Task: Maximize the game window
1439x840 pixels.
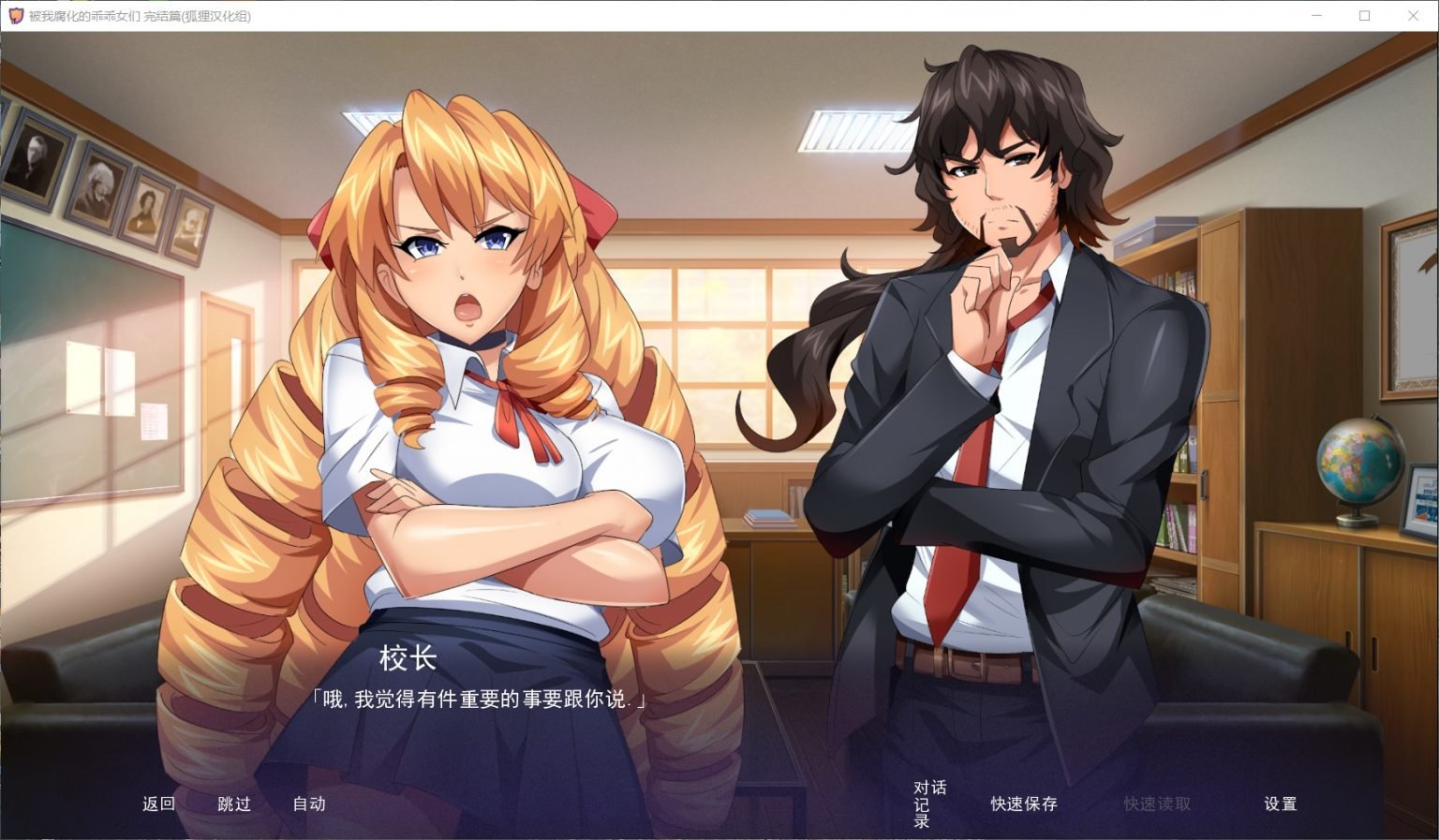Action: tap(1363, 16)
